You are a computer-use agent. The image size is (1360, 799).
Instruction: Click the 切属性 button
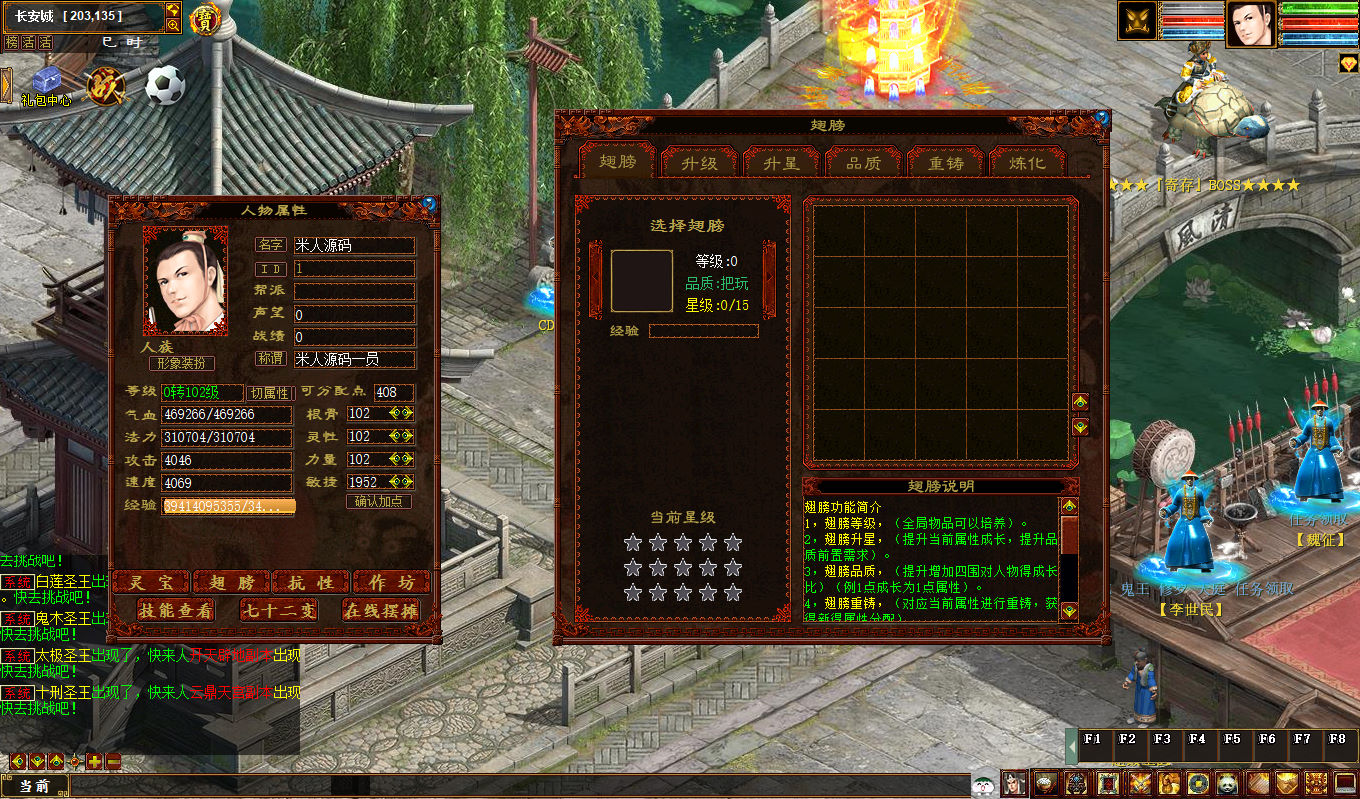[270, 393]
